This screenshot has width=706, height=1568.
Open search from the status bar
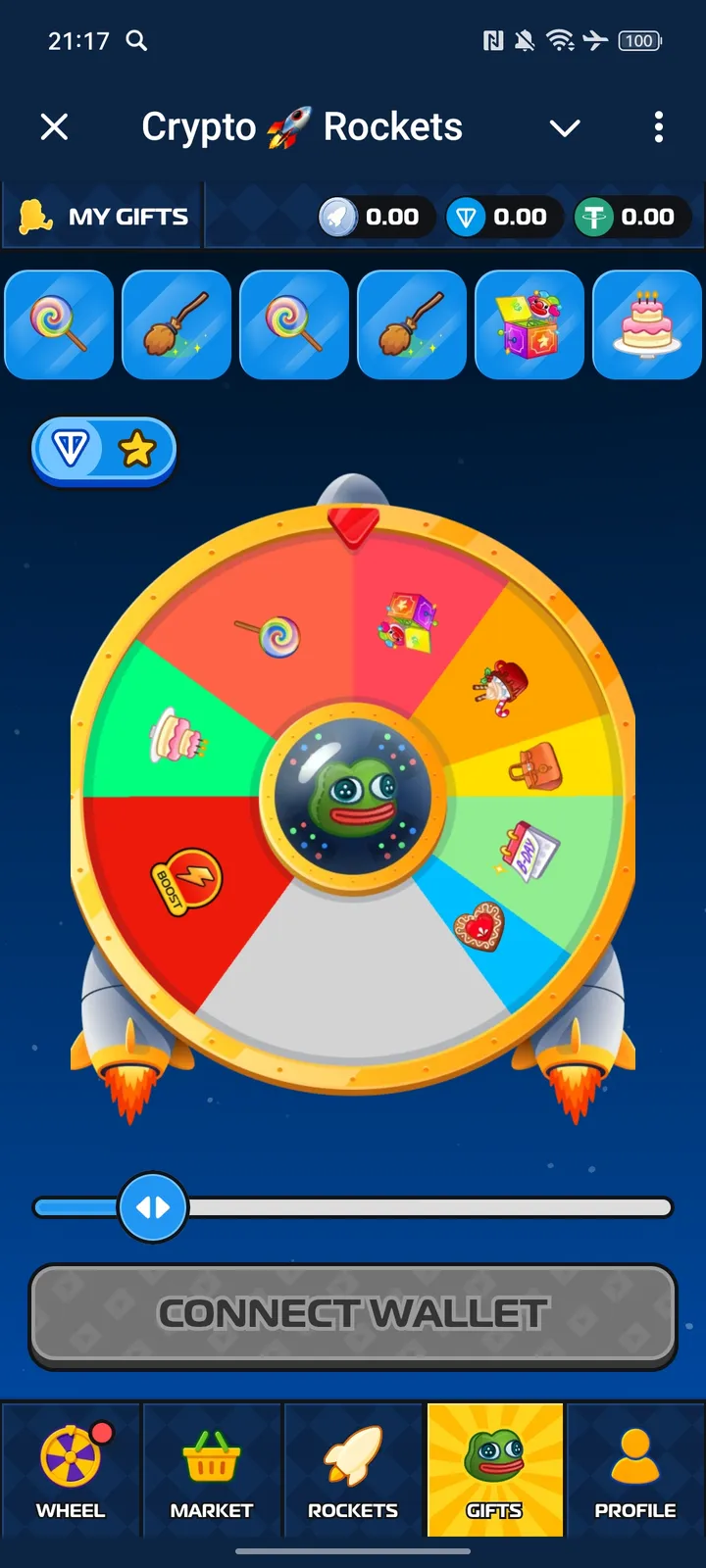tap(137, 40)
